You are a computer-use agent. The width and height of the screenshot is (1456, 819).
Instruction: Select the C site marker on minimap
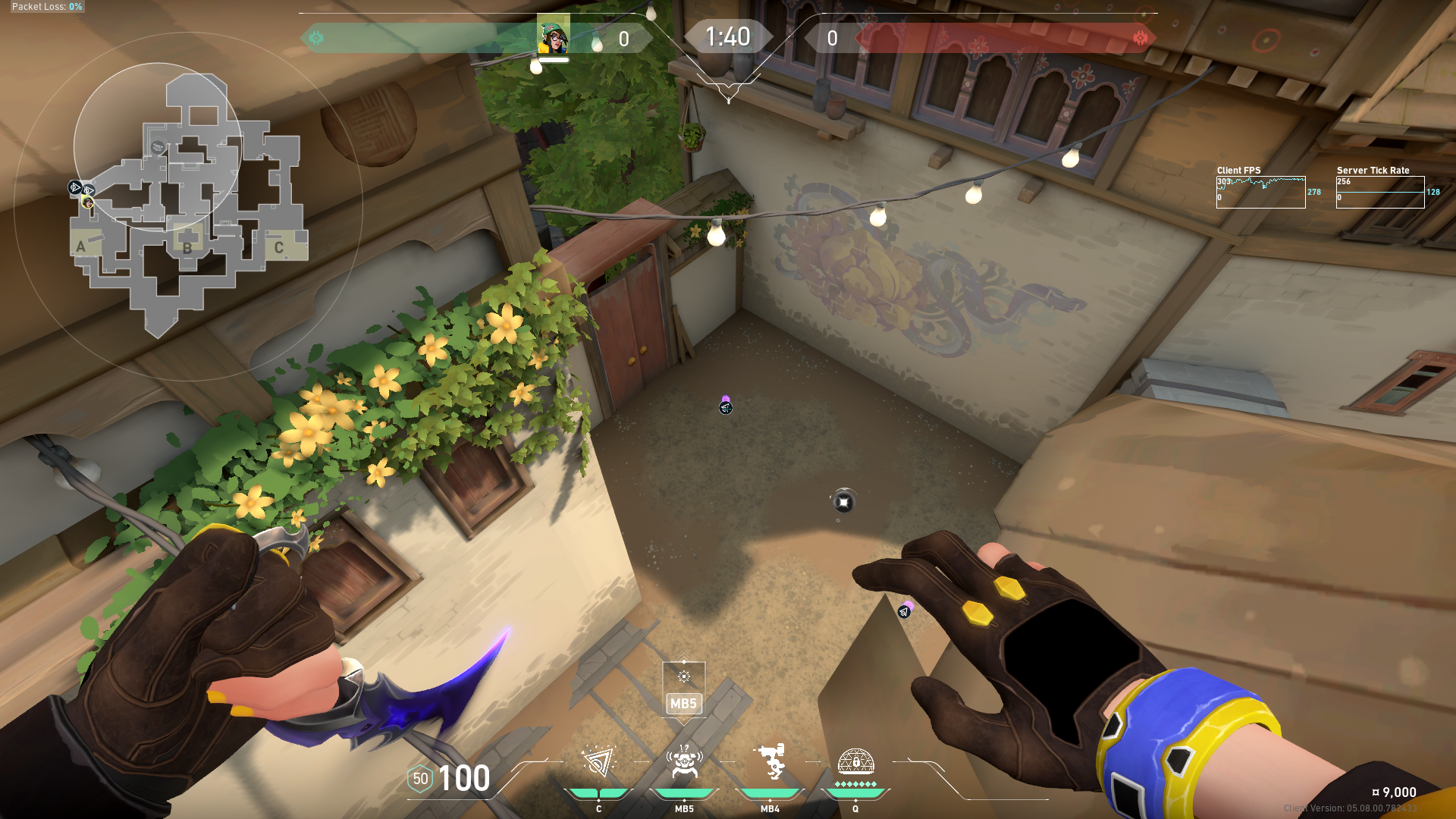[279, 247]
